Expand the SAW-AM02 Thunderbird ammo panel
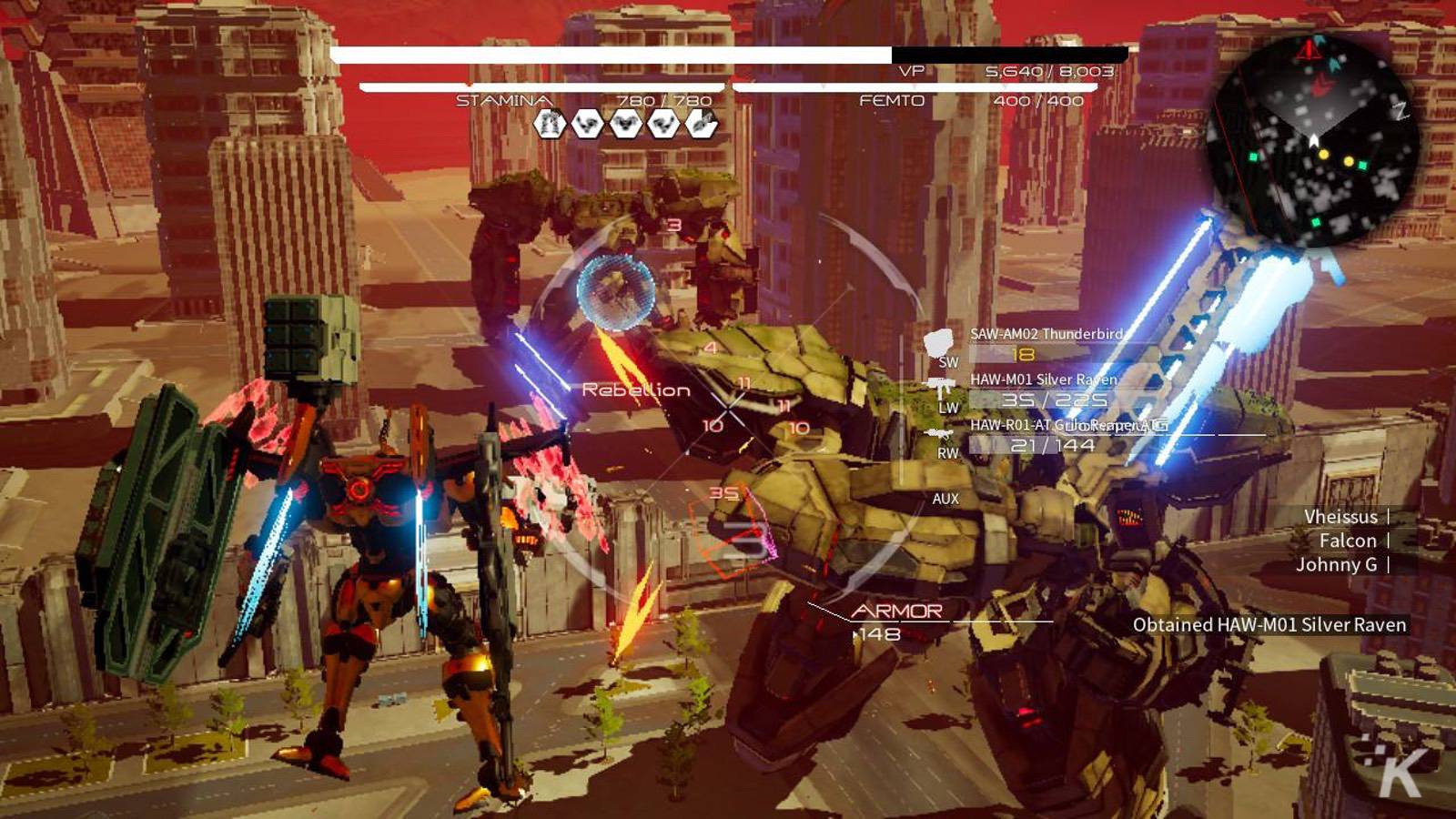Viewport: 1456px width, 819px height. click(1046, 334)
